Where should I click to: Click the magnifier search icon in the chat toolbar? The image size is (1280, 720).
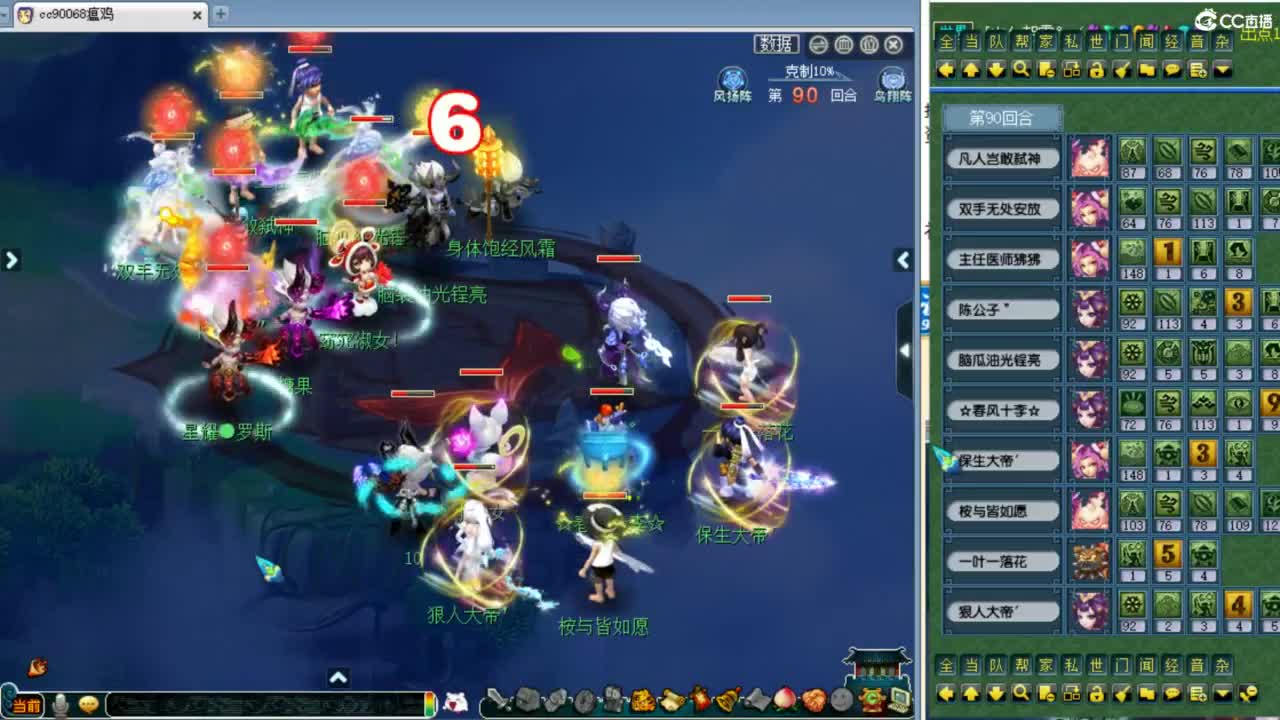[x=1021, y=70]
